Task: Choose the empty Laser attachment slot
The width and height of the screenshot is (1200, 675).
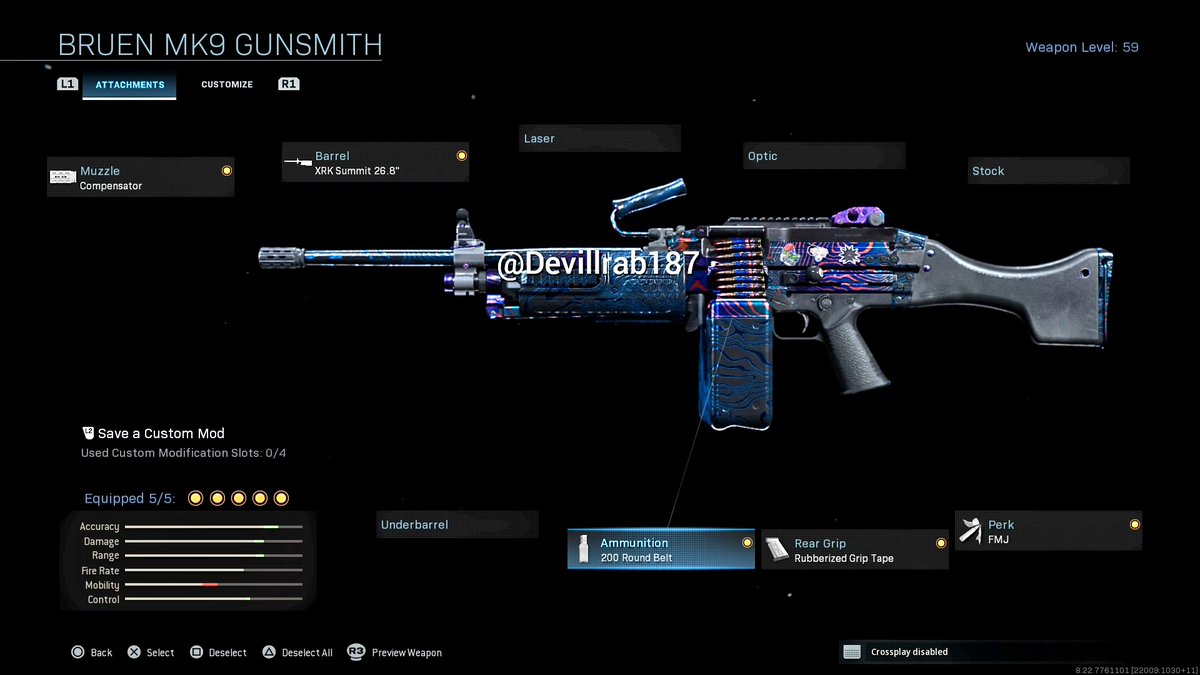Action: (600, 139)
